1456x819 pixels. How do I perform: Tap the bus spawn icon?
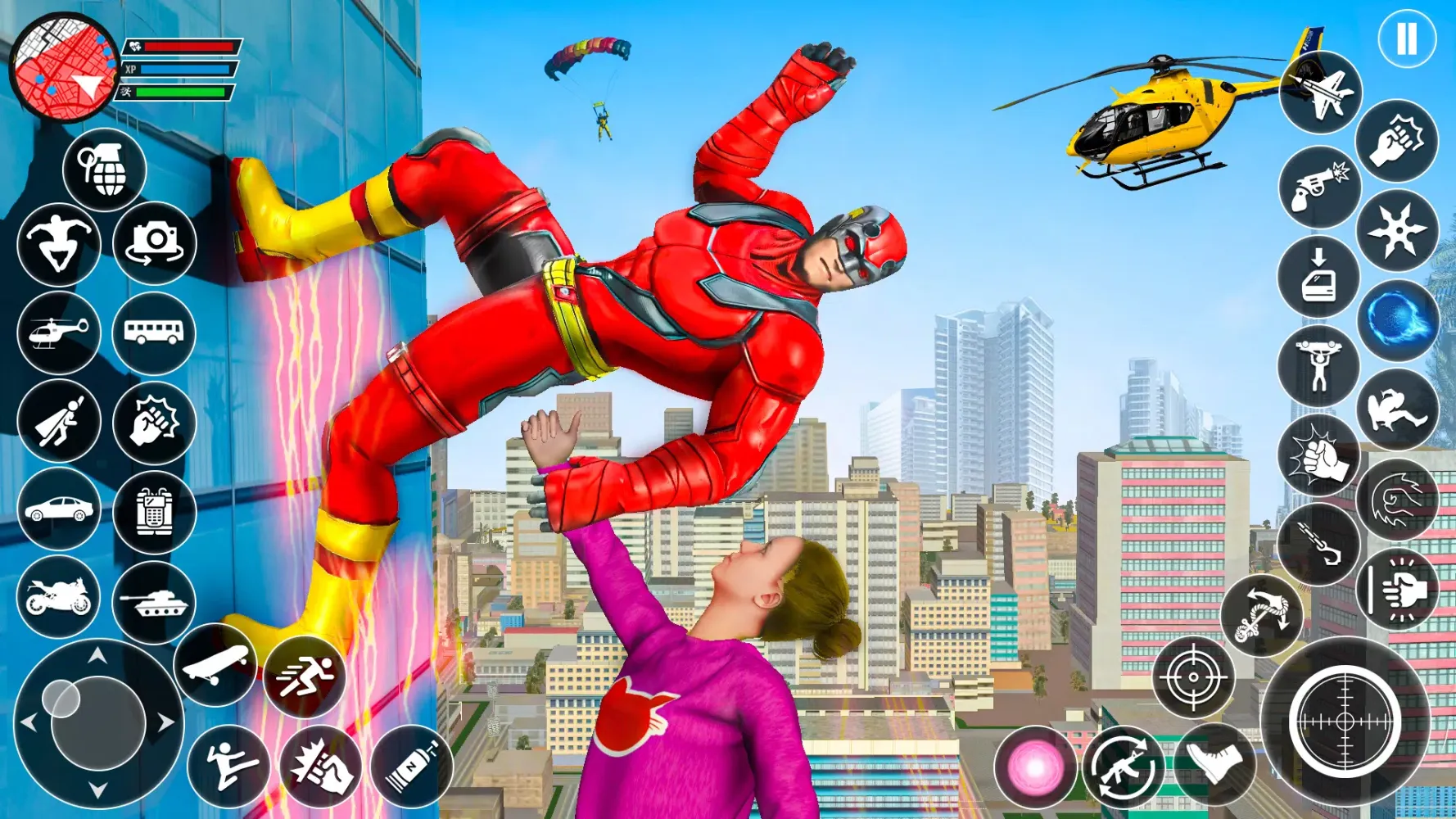(x=157, y=335)
